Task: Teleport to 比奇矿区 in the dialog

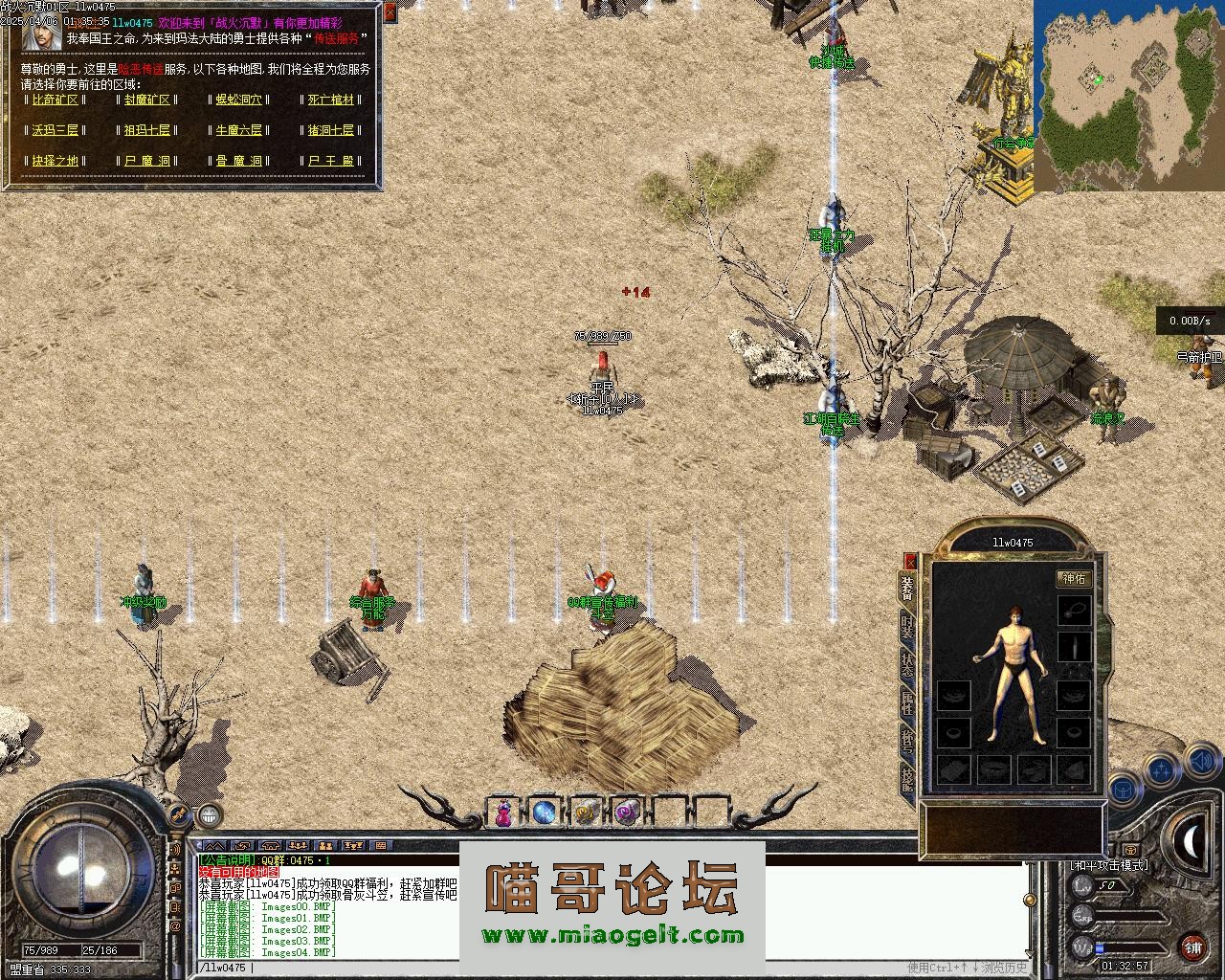Action: tap(55, 100)
